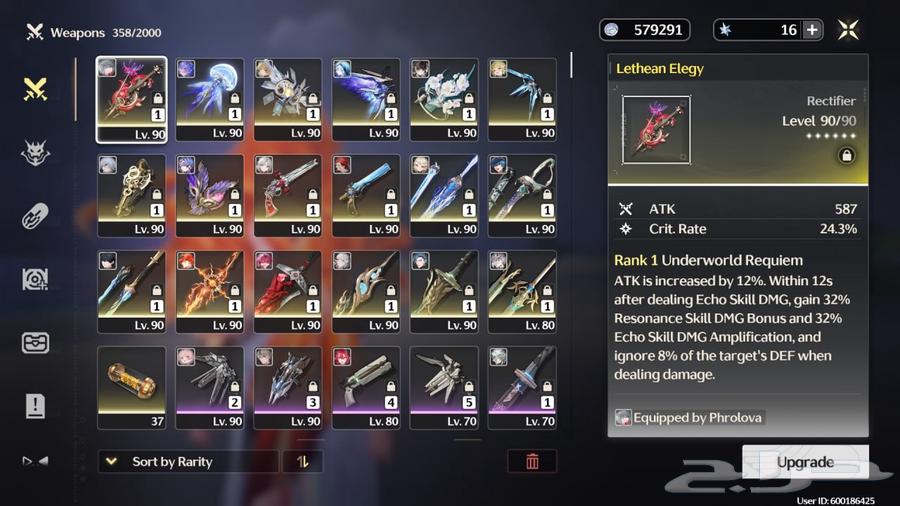Image resolution: width=900 pixels, height=506 pixels.
Task: Pick the purple butterfly mask weapon
Action: click(210, 195)
